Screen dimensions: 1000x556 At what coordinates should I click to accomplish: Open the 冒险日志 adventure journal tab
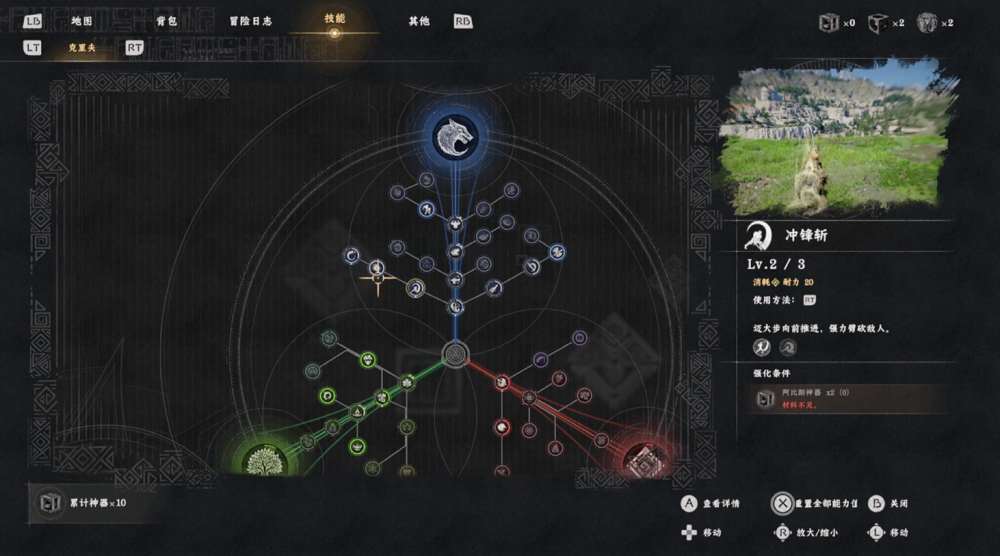(249, 20)
